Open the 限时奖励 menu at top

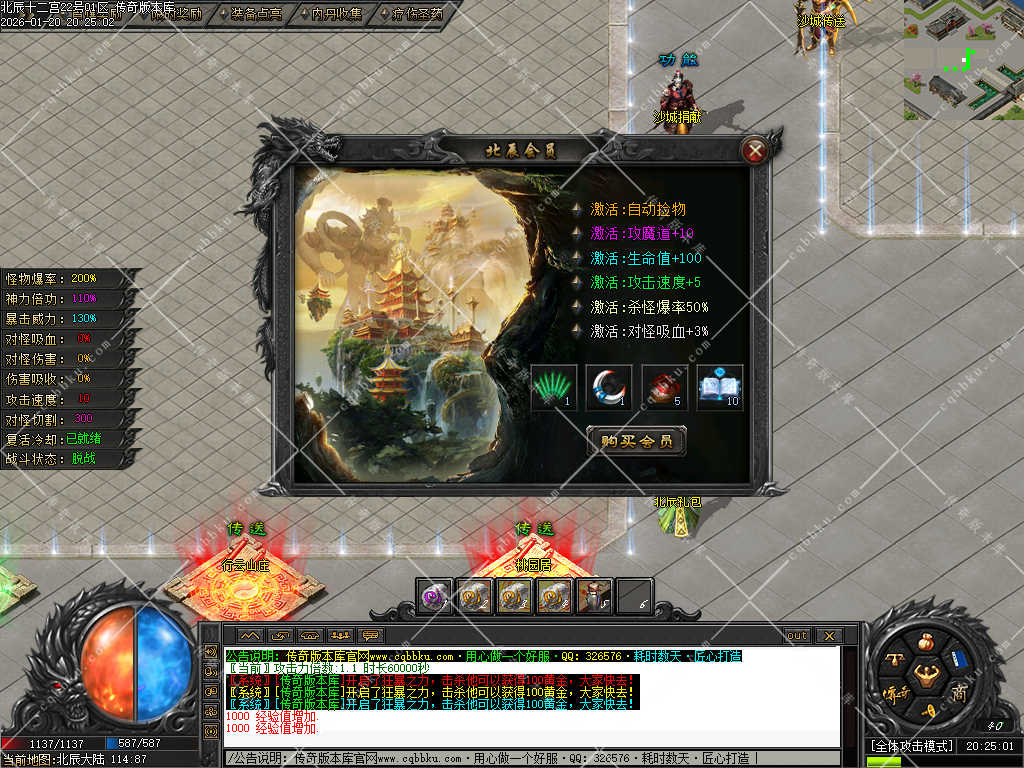(176, 14)
